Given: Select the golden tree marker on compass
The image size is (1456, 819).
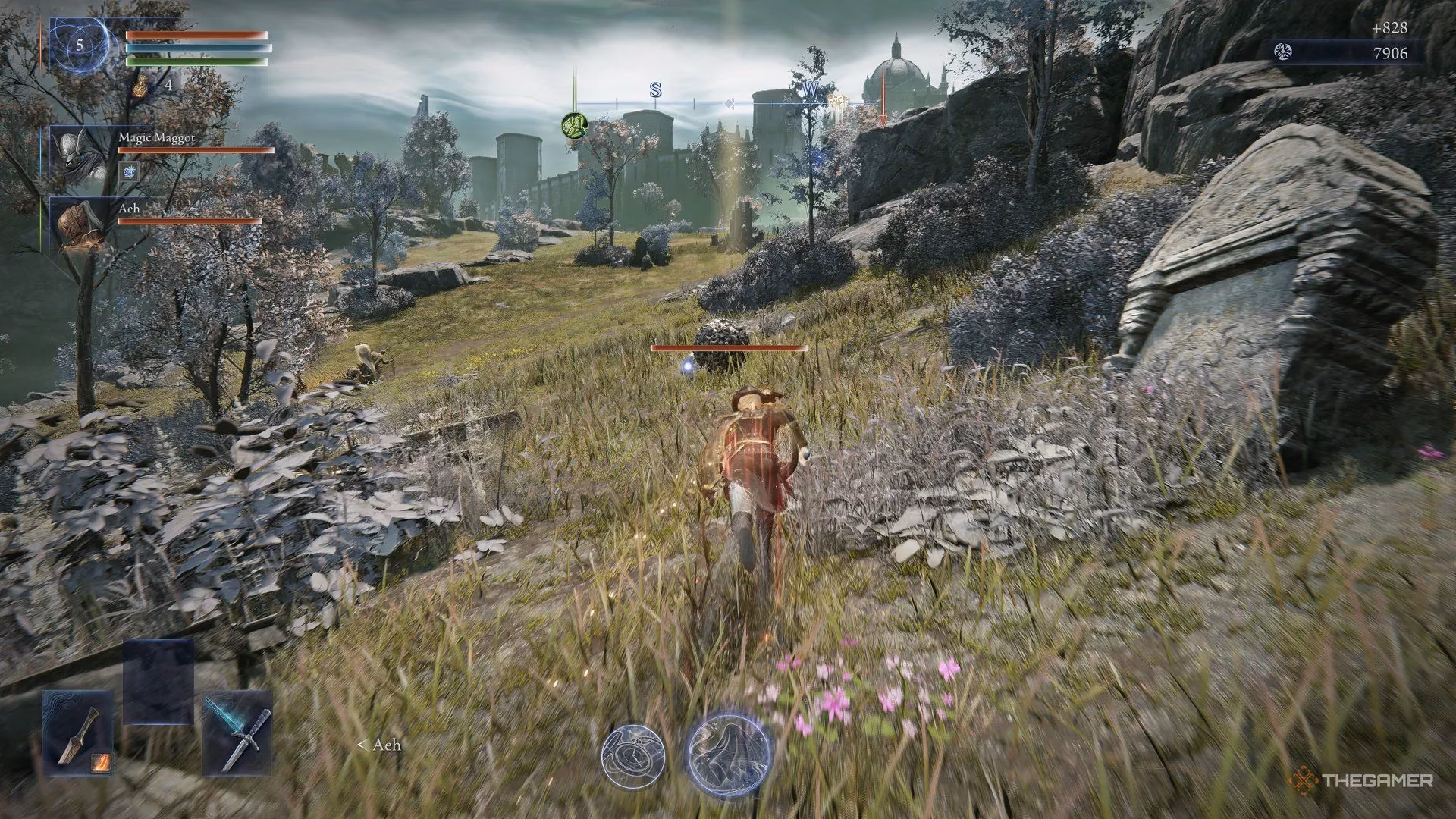Looking at the screenshot, I should 839,100.
